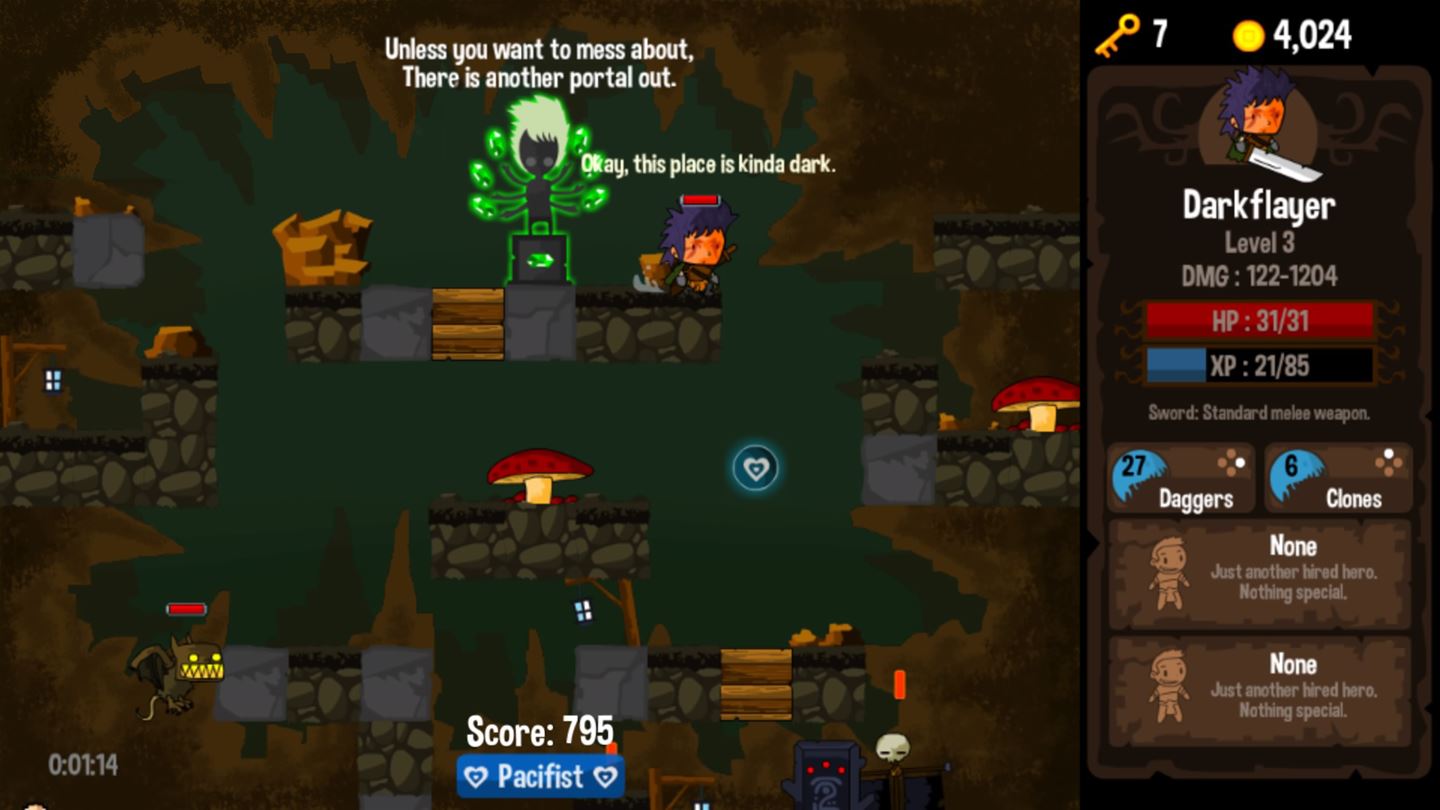
Task: Toggle the white upgrade pip beside Clones
Action: click(x=1388, y=455)
